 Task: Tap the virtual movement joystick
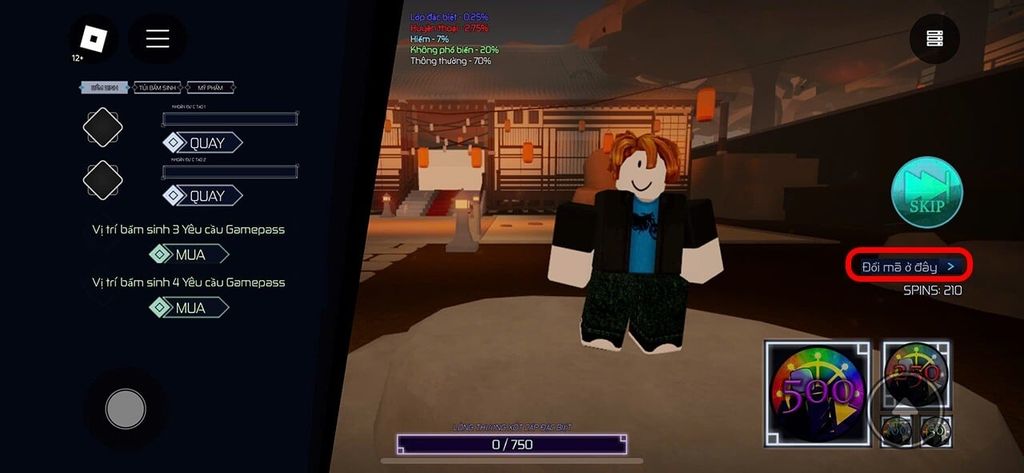[126, 407]
